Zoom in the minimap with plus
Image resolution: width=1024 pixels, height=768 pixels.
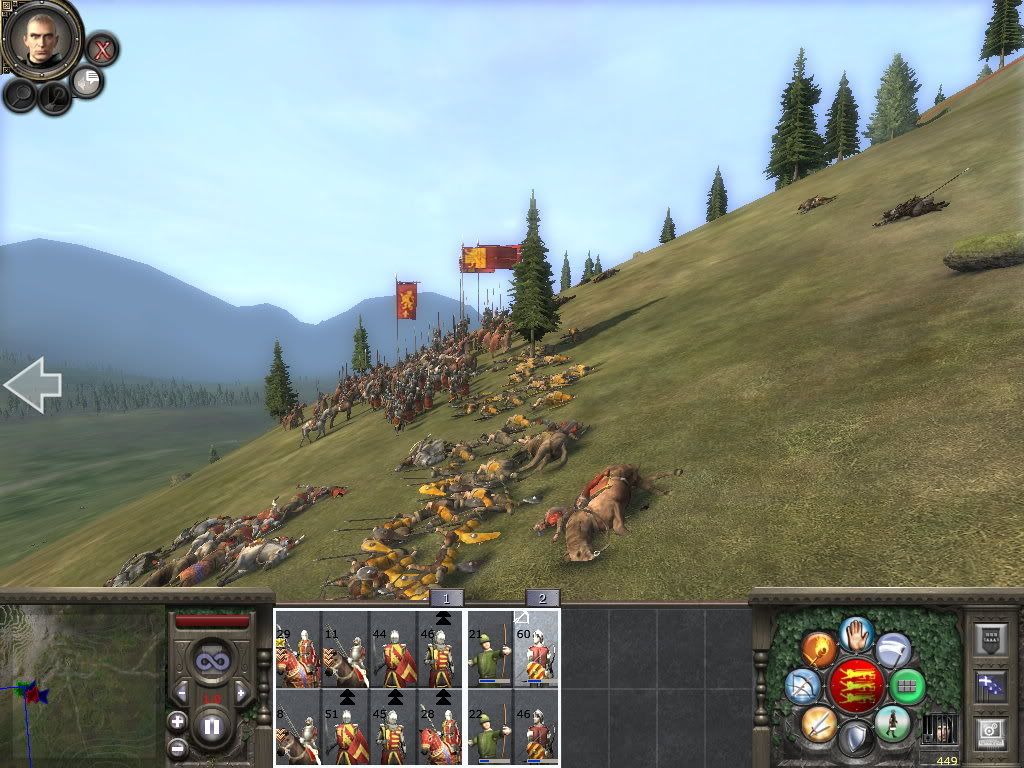tap(177, 721)
